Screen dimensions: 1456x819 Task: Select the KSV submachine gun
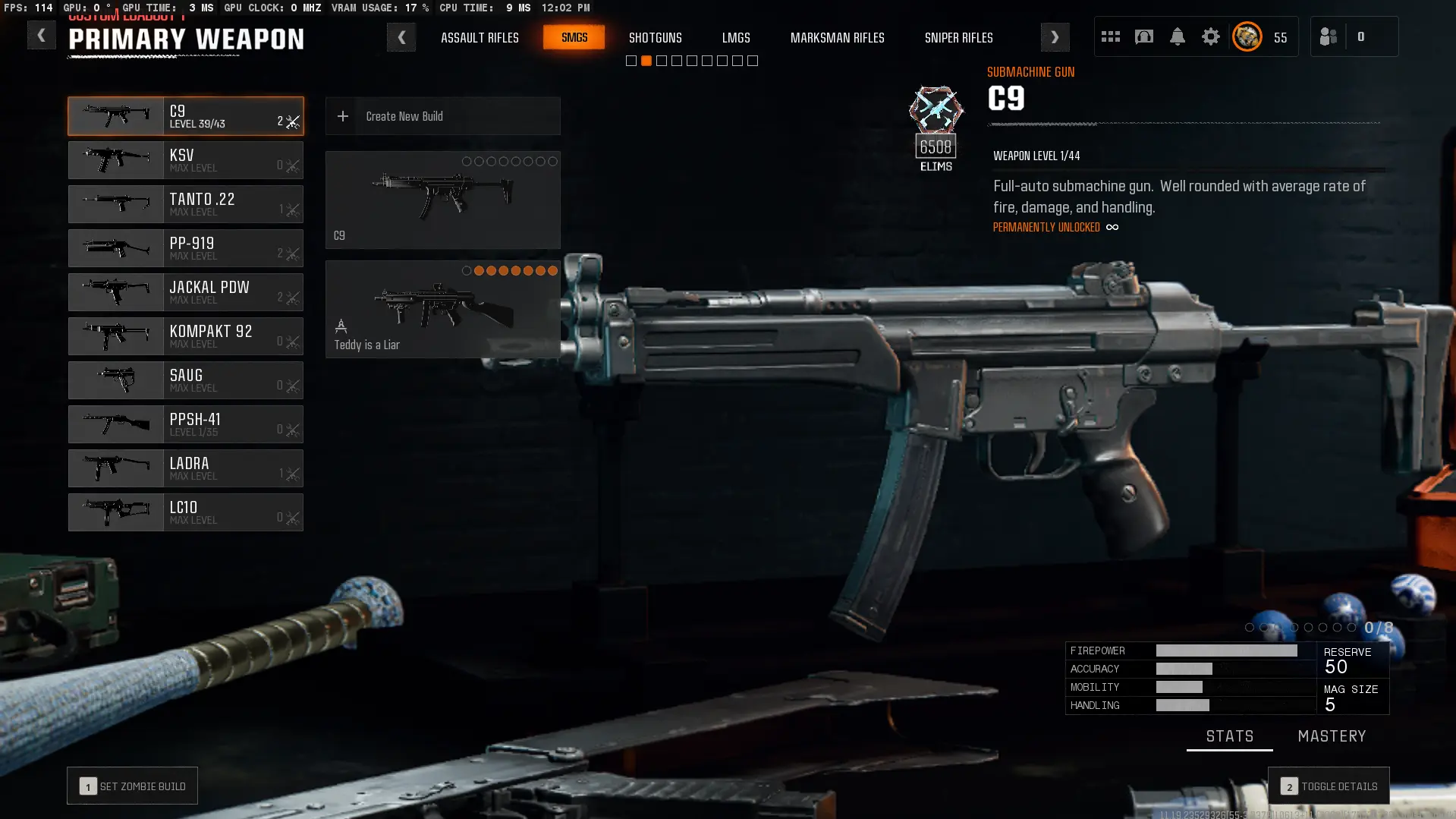click(185, 160)
